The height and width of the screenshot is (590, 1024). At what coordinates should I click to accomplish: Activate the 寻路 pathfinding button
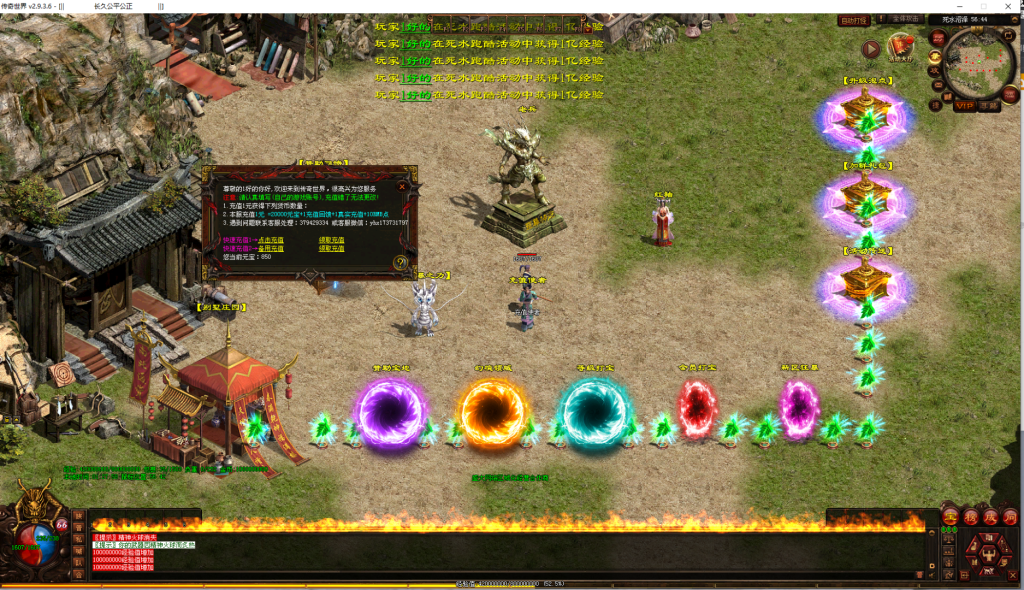click(x=990, y=105)
